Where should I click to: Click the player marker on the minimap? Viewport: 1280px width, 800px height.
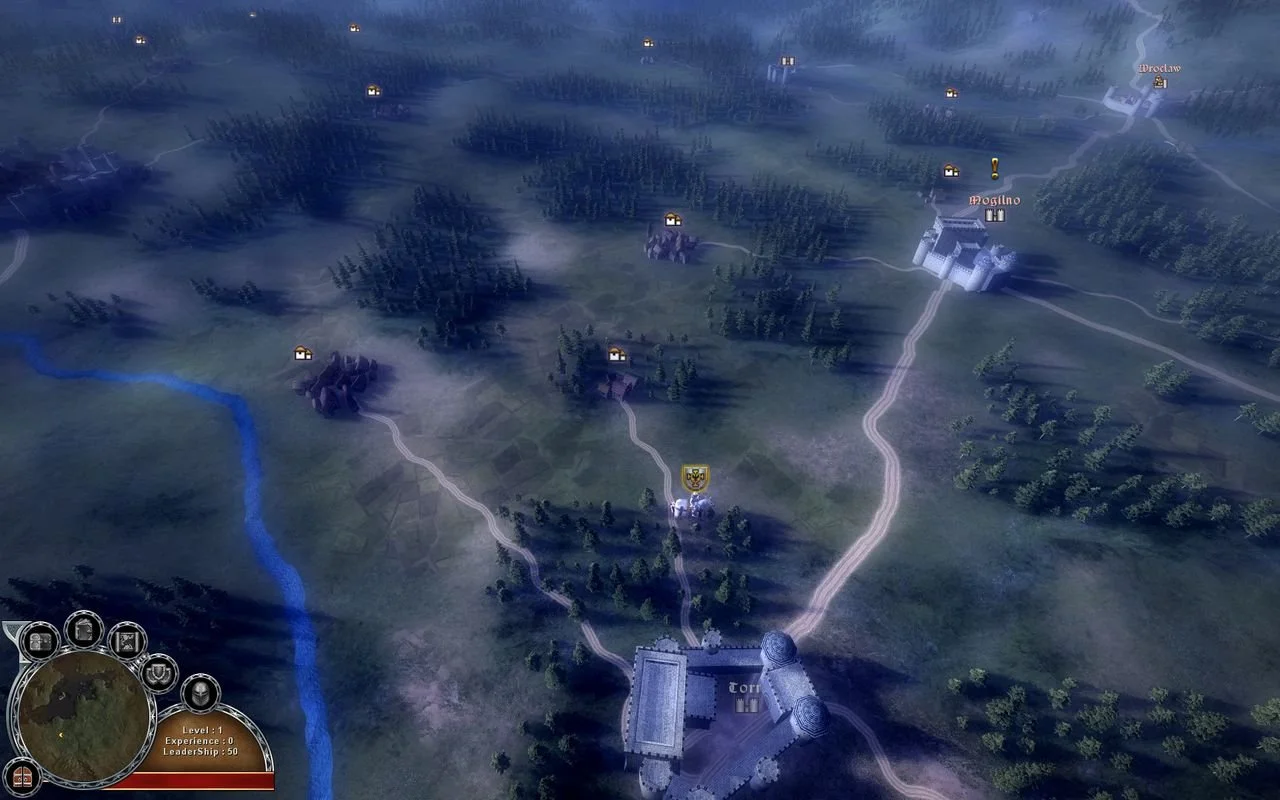point(60,735)
